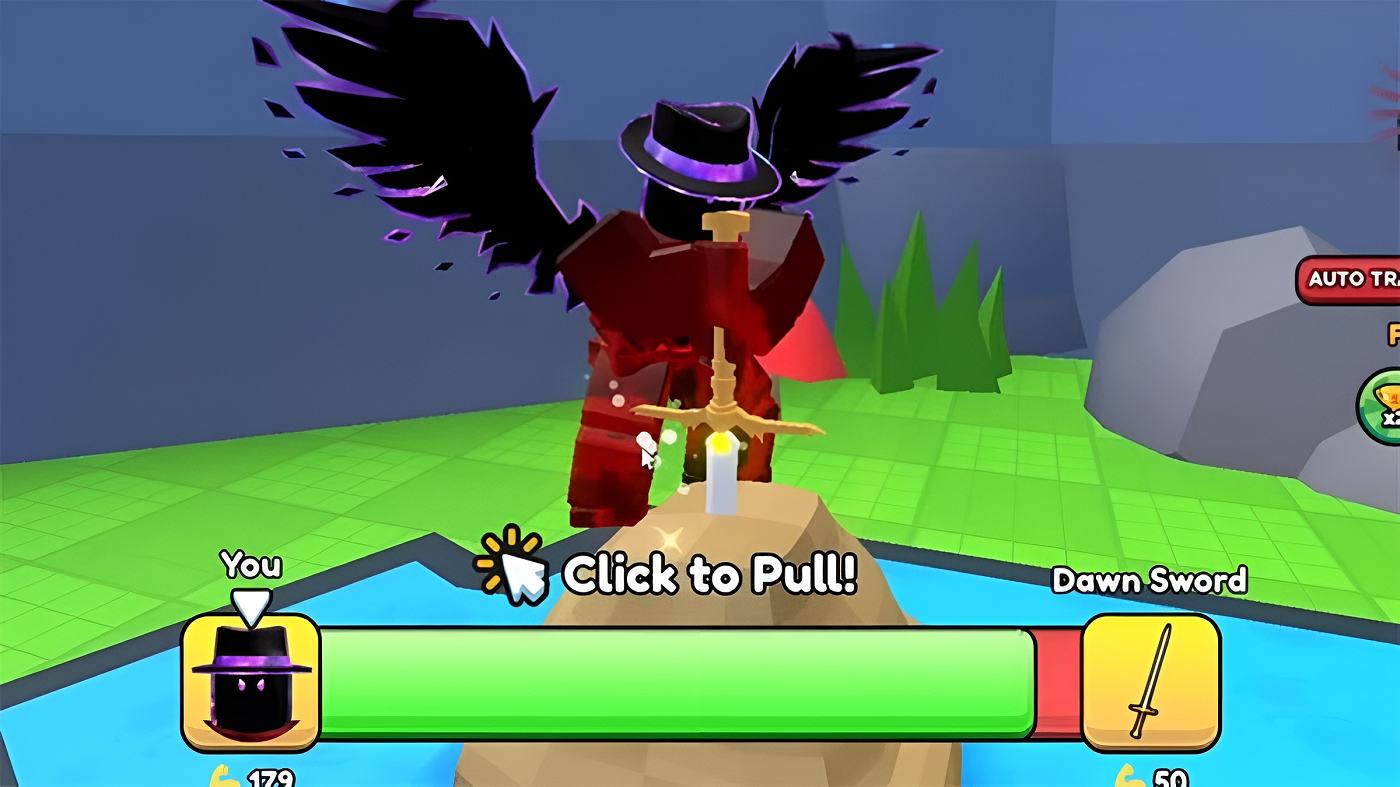The image size is (1400, 787).
Task: Click the white arrow marker above your avatar
Action: coord(253,602)
